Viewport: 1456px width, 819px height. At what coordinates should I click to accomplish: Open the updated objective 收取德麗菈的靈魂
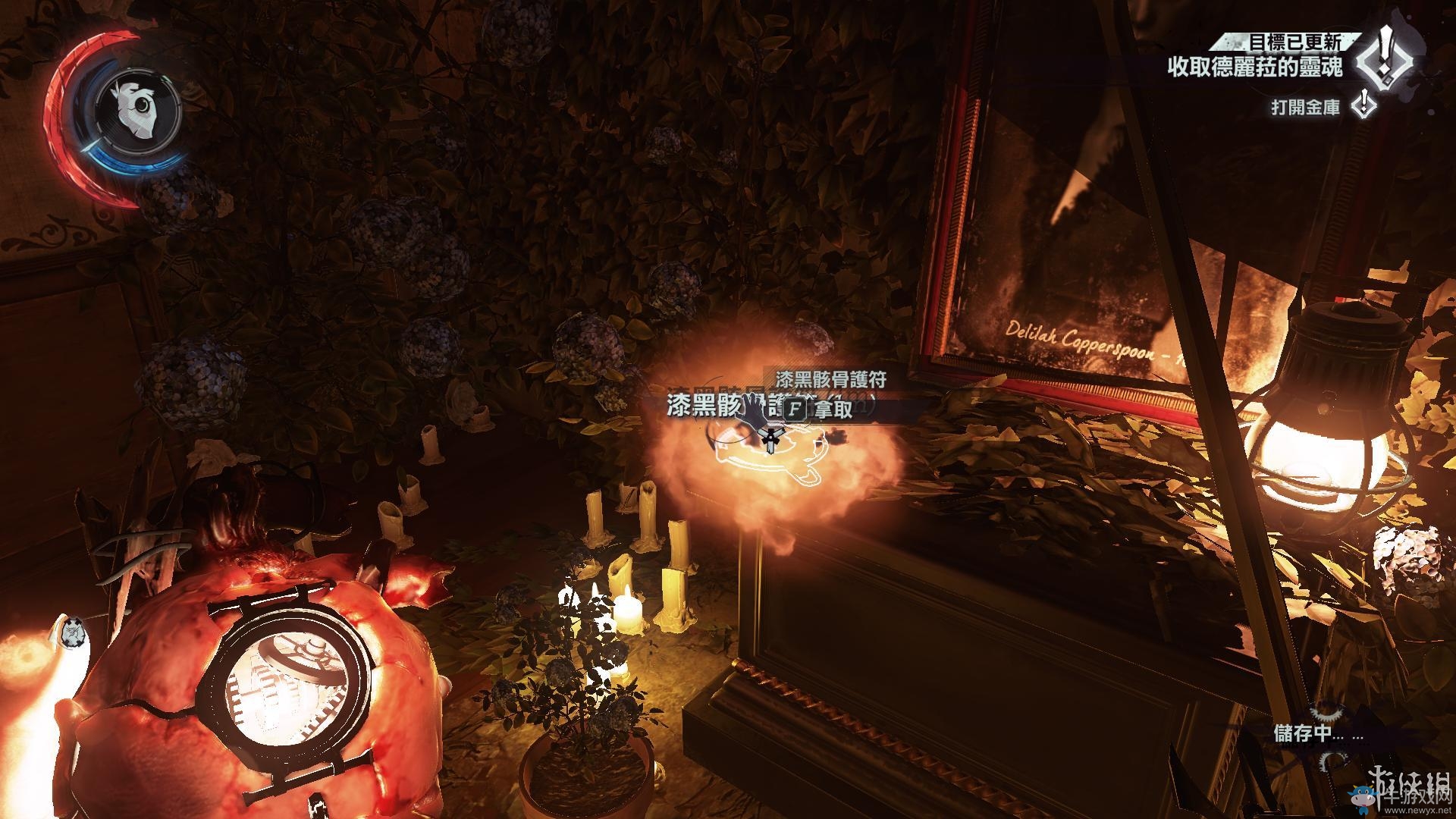pos(1255,67)
